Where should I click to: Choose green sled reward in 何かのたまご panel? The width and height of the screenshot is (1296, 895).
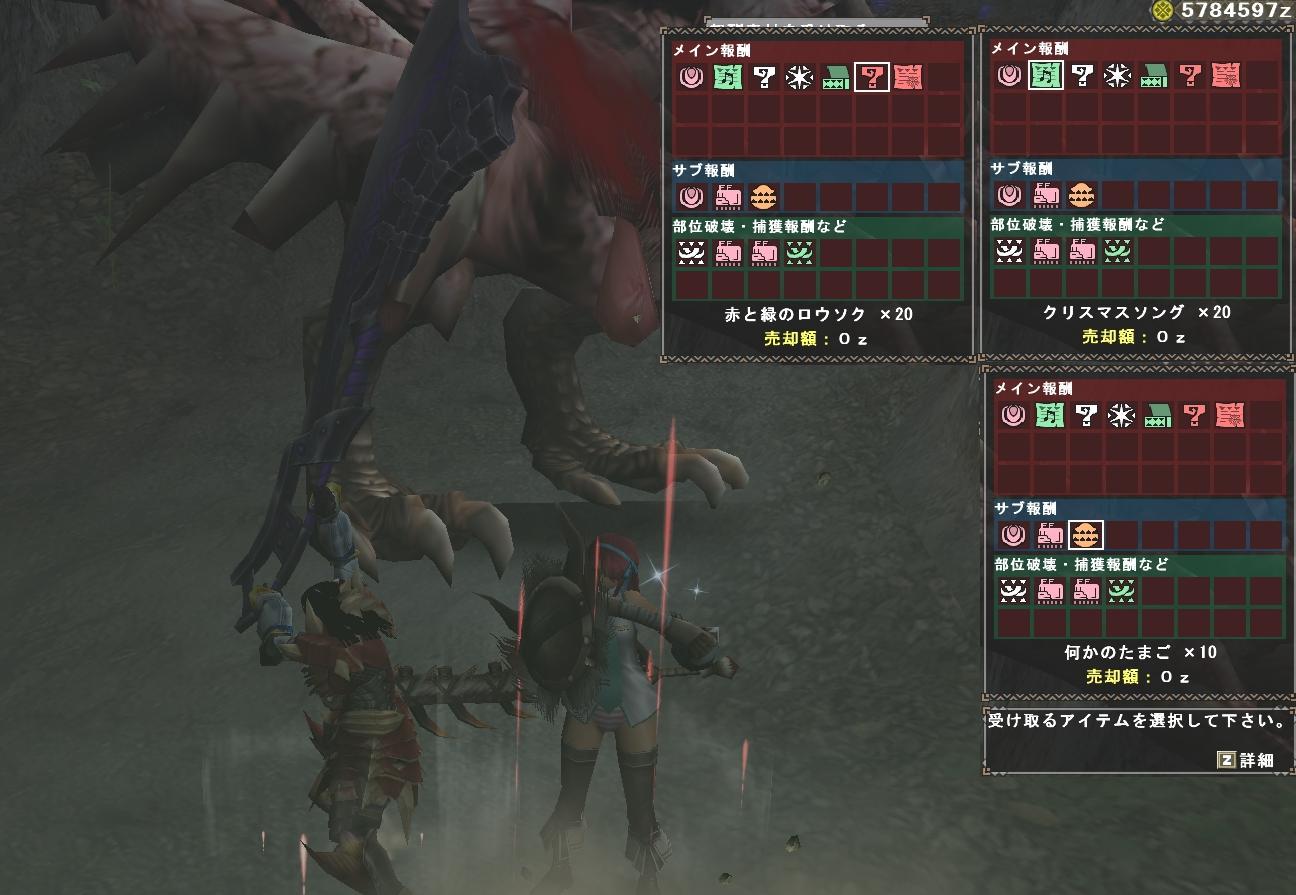click(x=1158, y=415)
